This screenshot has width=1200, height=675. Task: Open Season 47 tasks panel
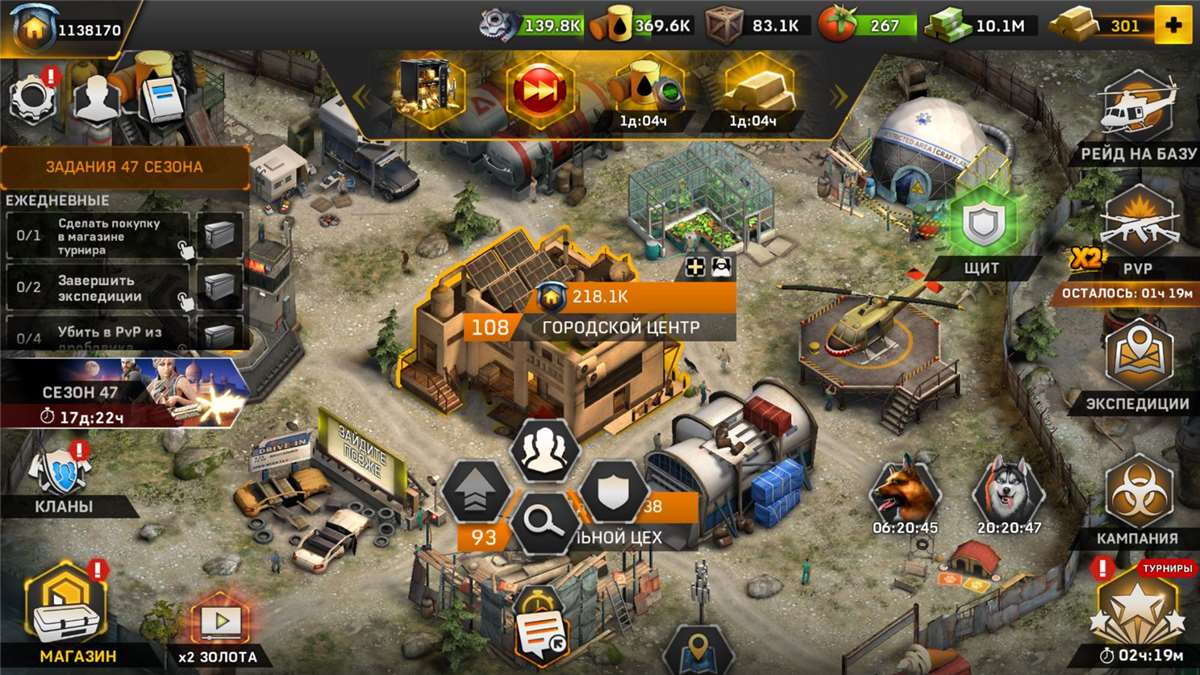coord(124,167)
